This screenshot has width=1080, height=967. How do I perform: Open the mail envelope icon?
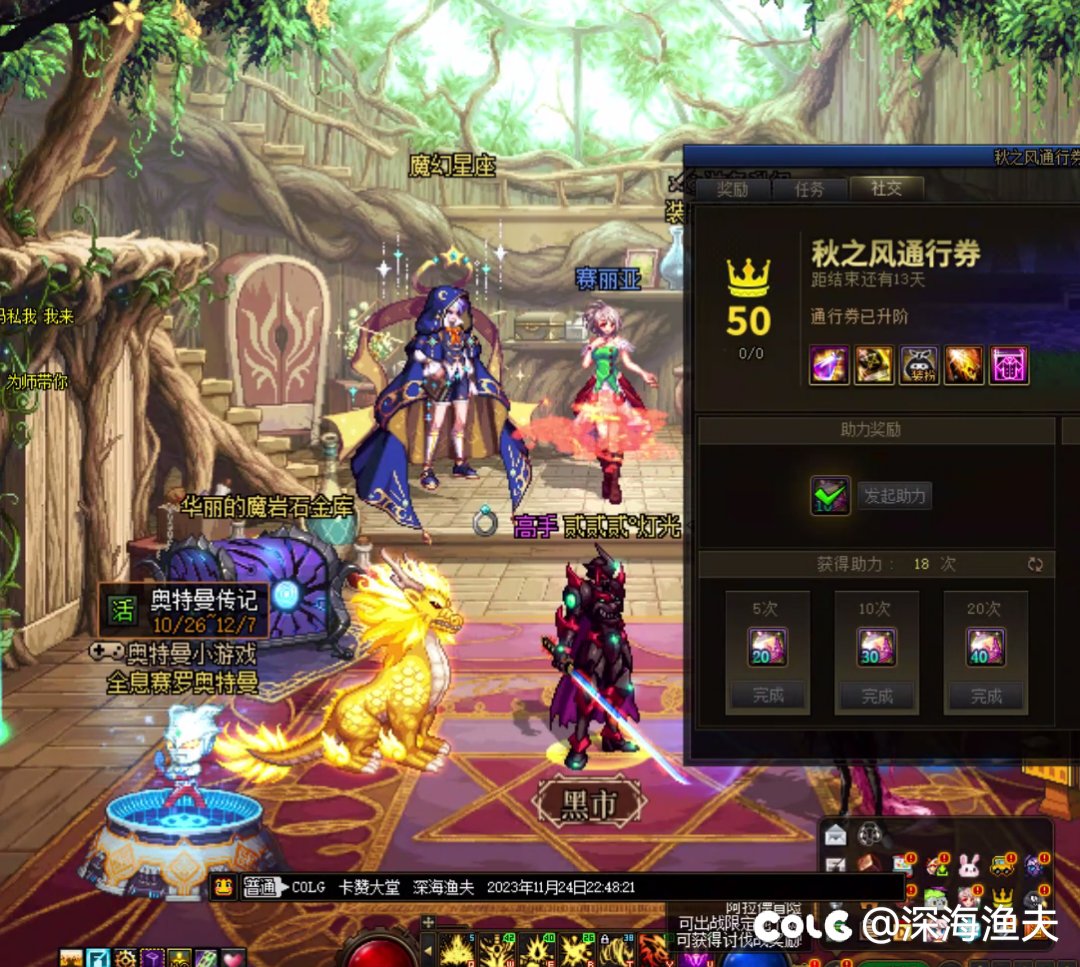point(835,835)
